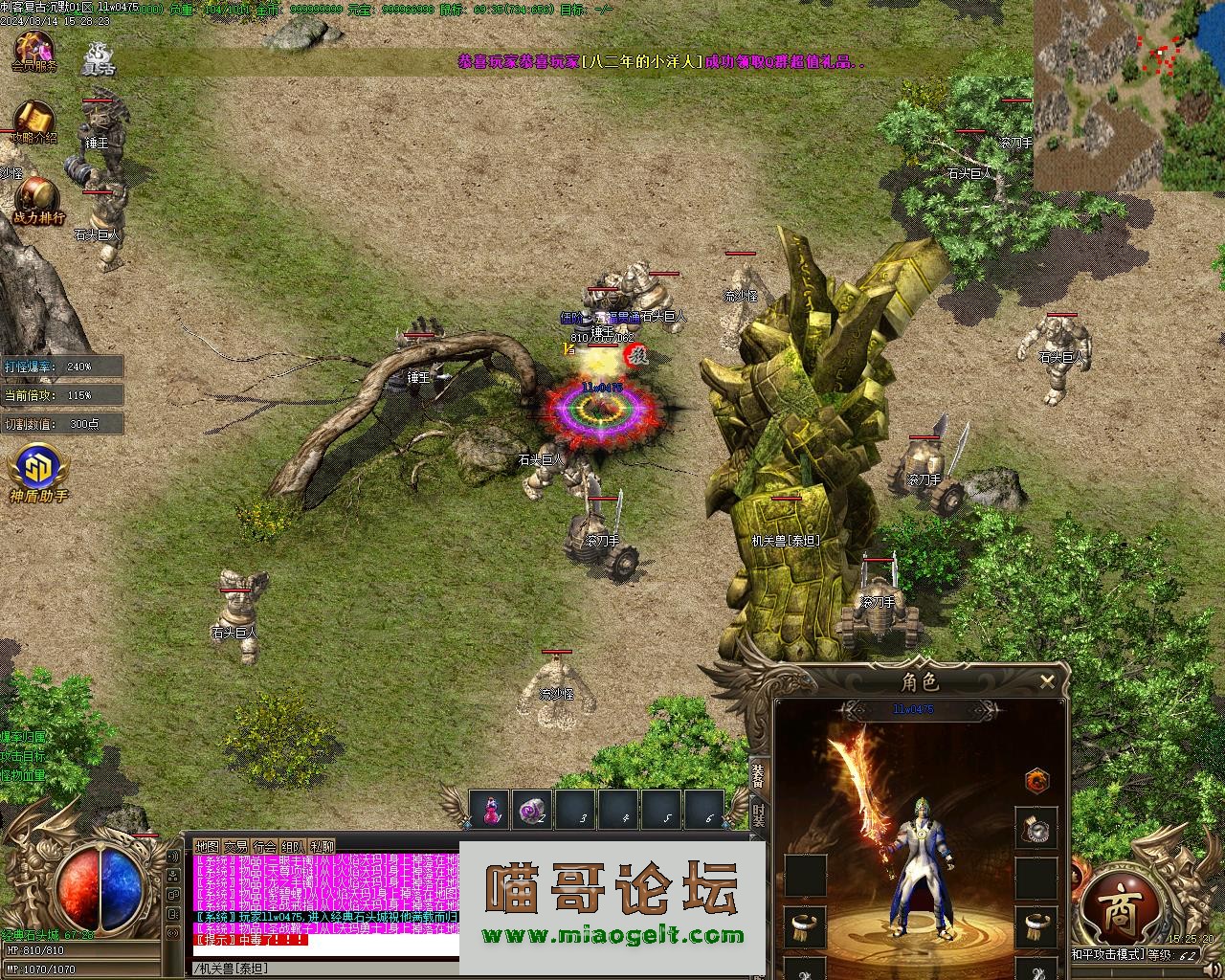Use the purple stone in hotbar slot 2
Image resolution: width=1225 pixels, height=980 pixels.
pos(532,810)
